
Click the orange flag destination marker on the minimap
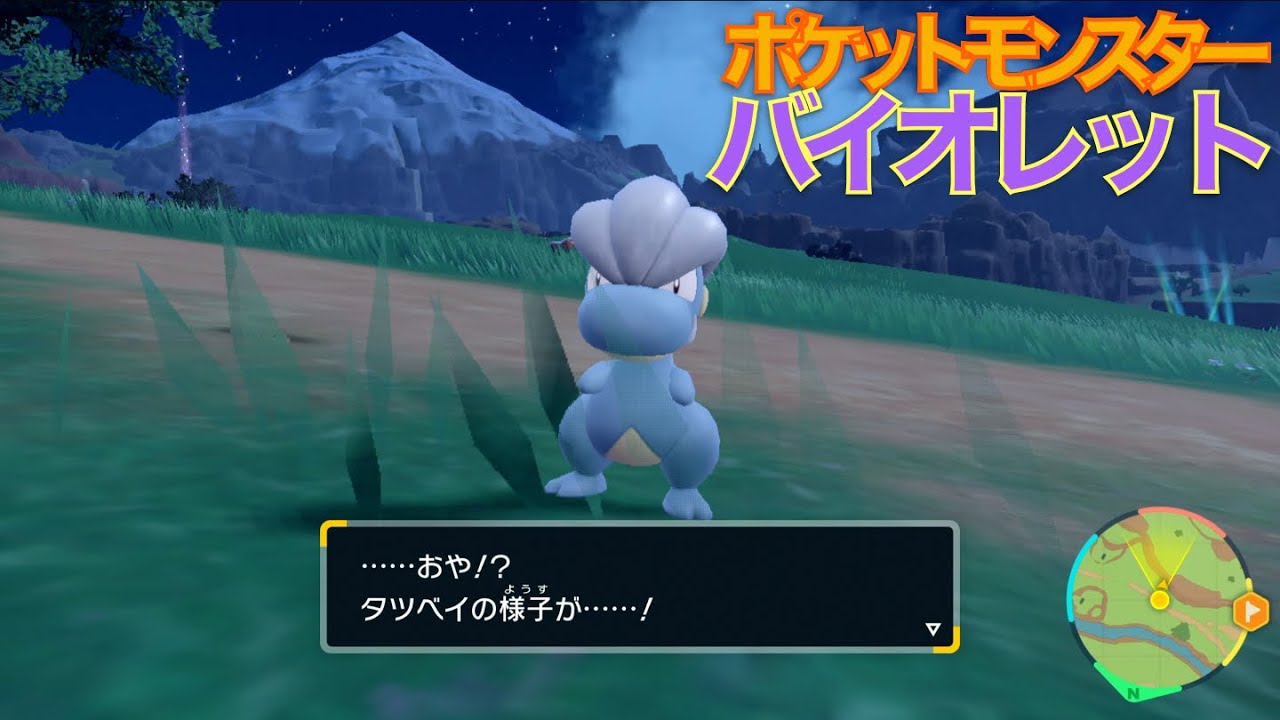coord(1251,609)
